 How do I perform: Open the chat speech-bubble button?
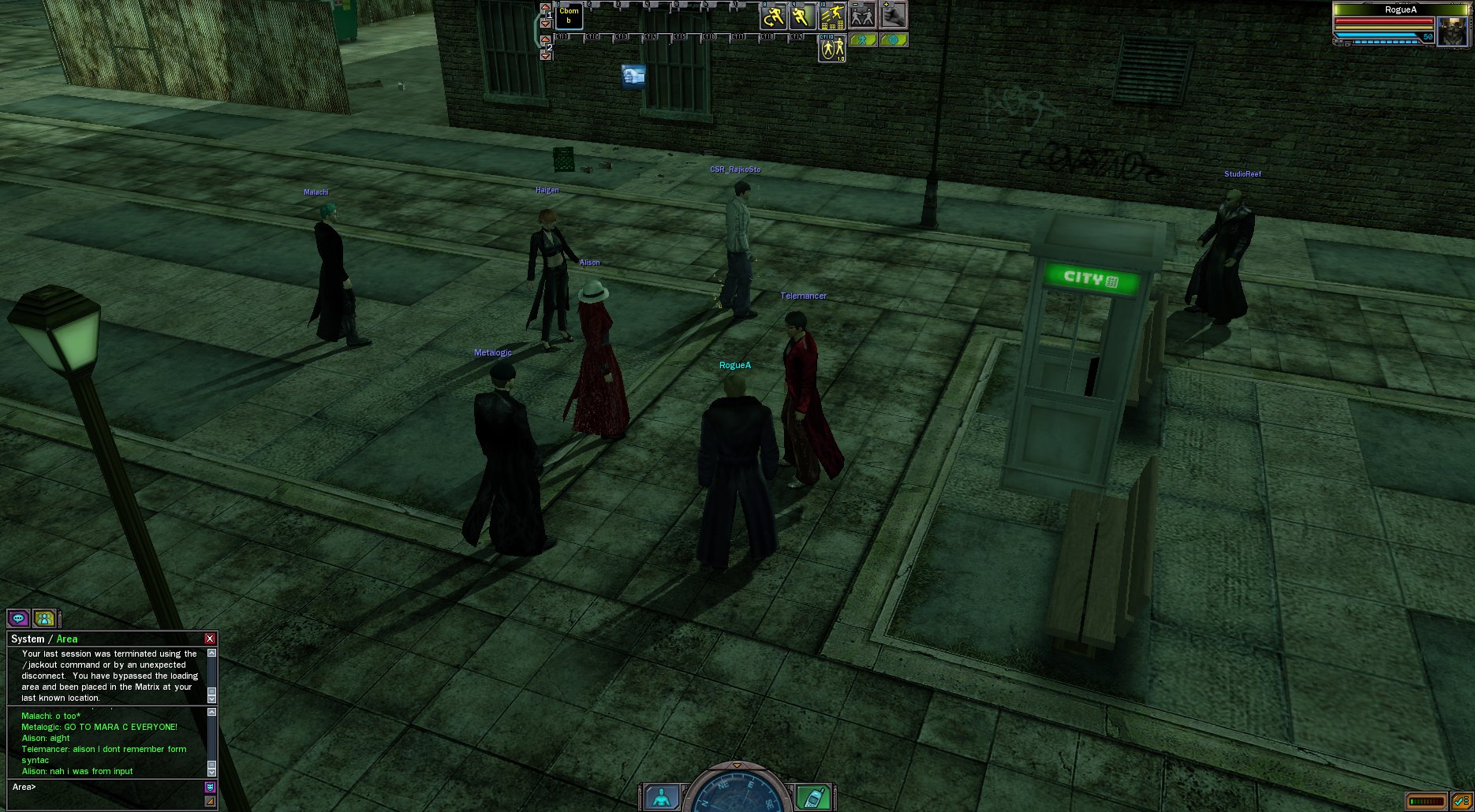(x=18, y=619)
